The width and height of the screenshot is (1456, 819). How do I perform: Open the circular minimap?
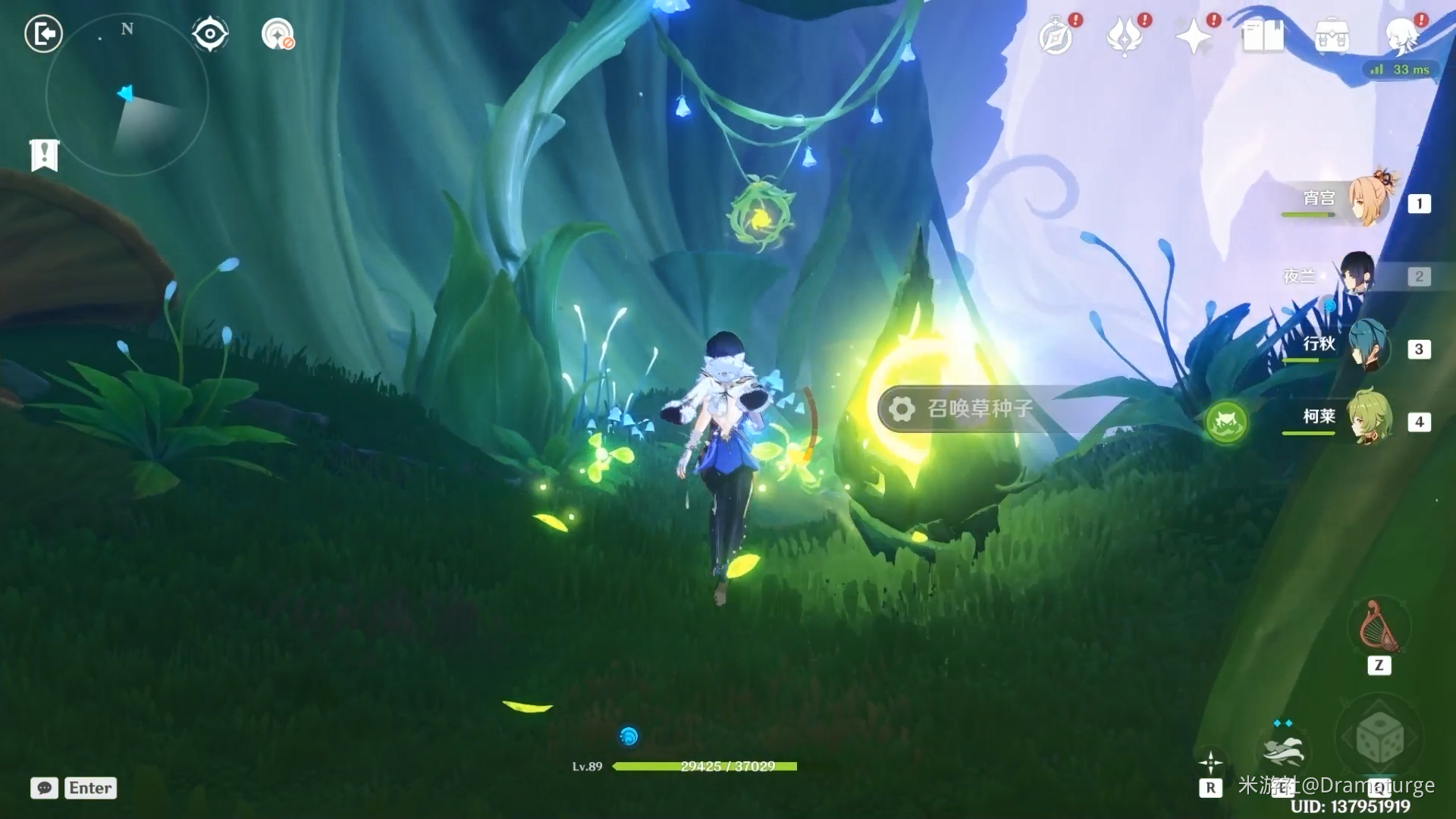[x=127, y=96]
